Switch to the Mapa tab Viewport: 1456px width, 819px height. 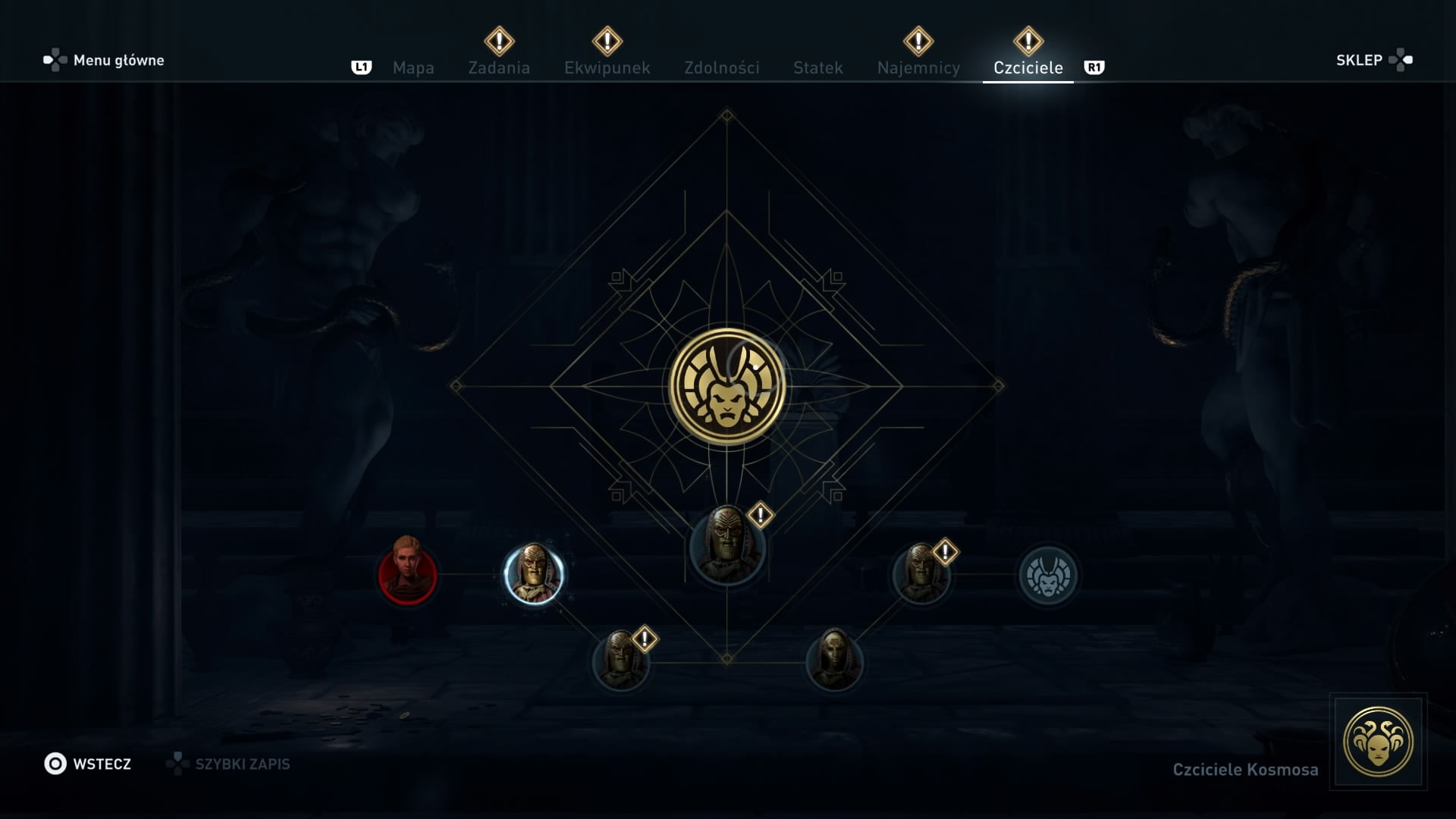[413, 67]
